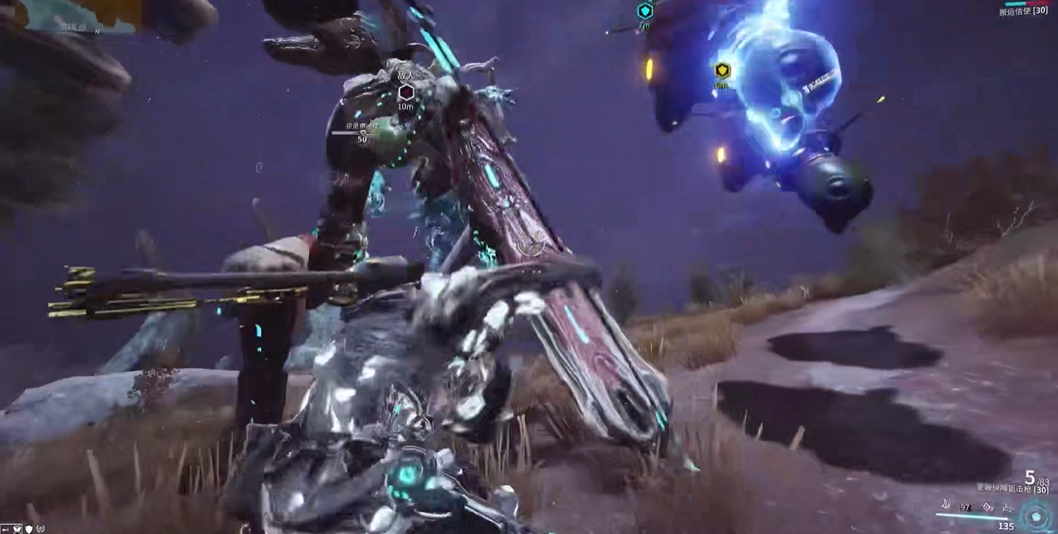Image resolution: width=1058 pixels, height=534 pixels.
Task: Activate the glowing circular ability wheel
Action: pos(1035,517)
